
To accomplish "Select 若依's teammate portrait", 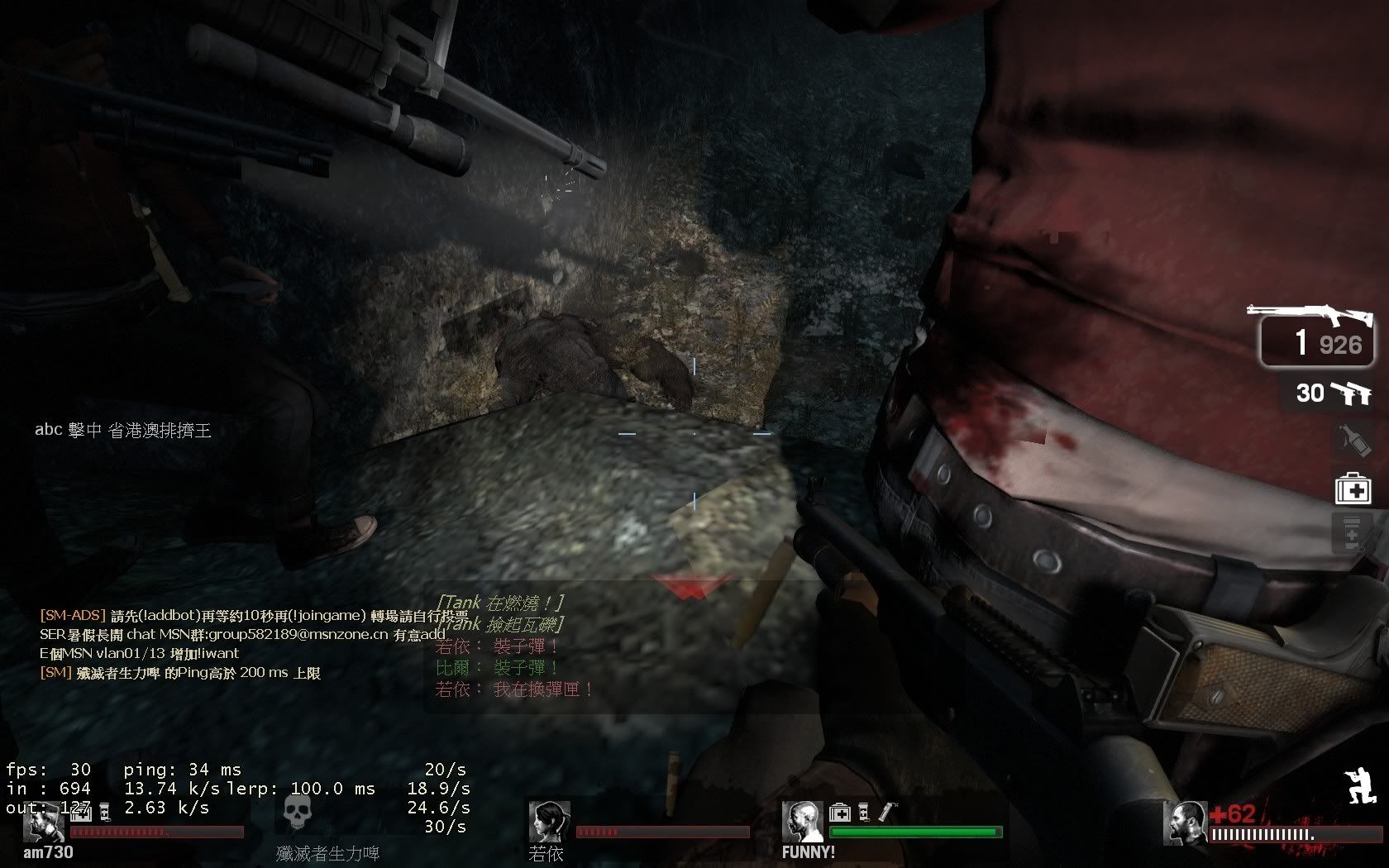I will tap(549, 822).
